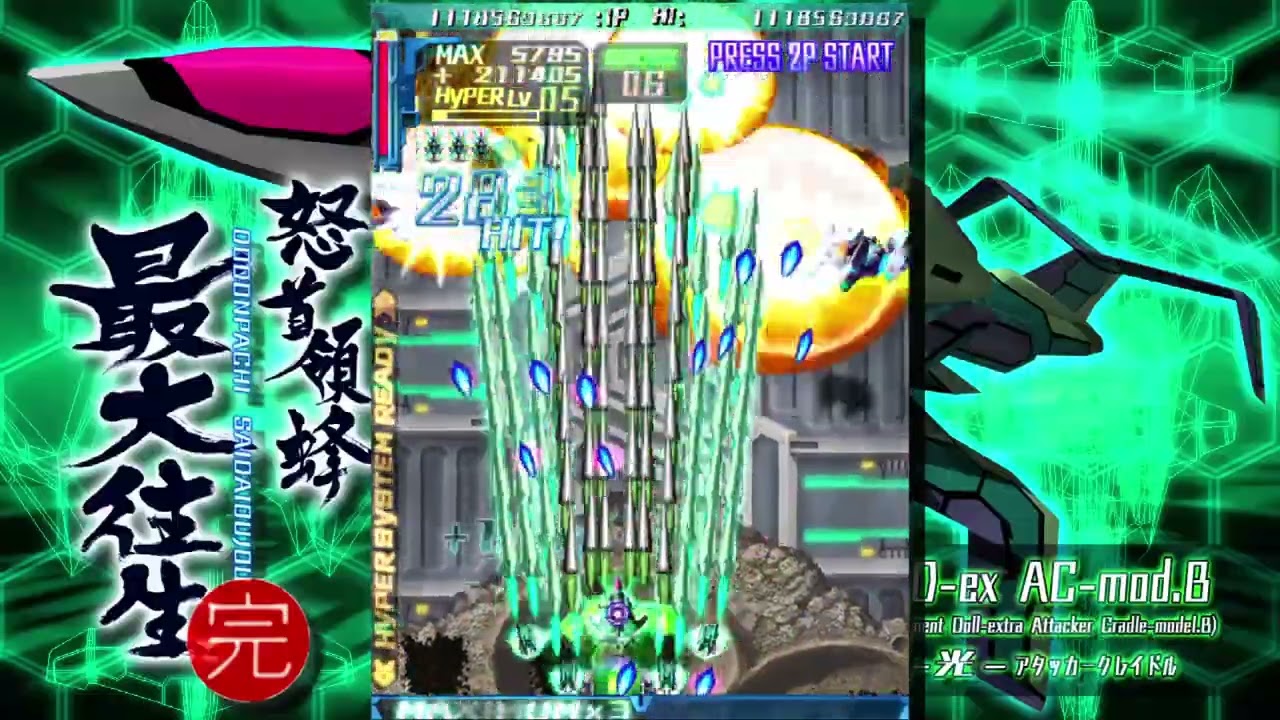Select the first bomb stock icon

433,145
